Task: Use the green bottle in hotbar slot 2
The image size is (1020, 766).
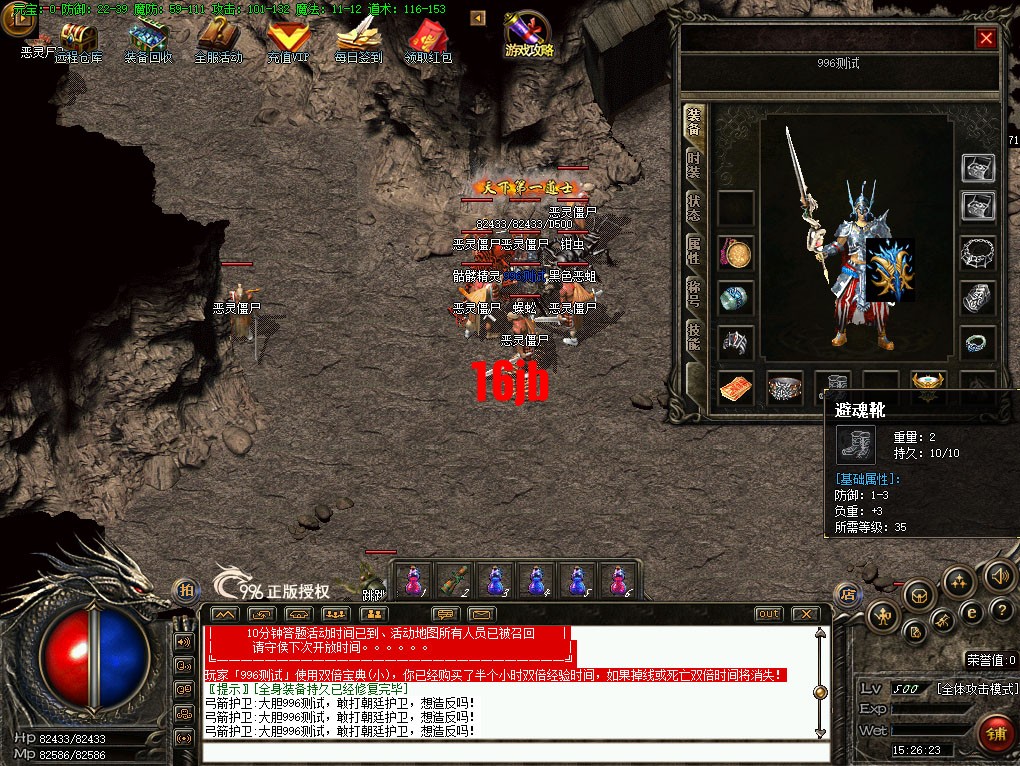Action: tap(455, 580)
